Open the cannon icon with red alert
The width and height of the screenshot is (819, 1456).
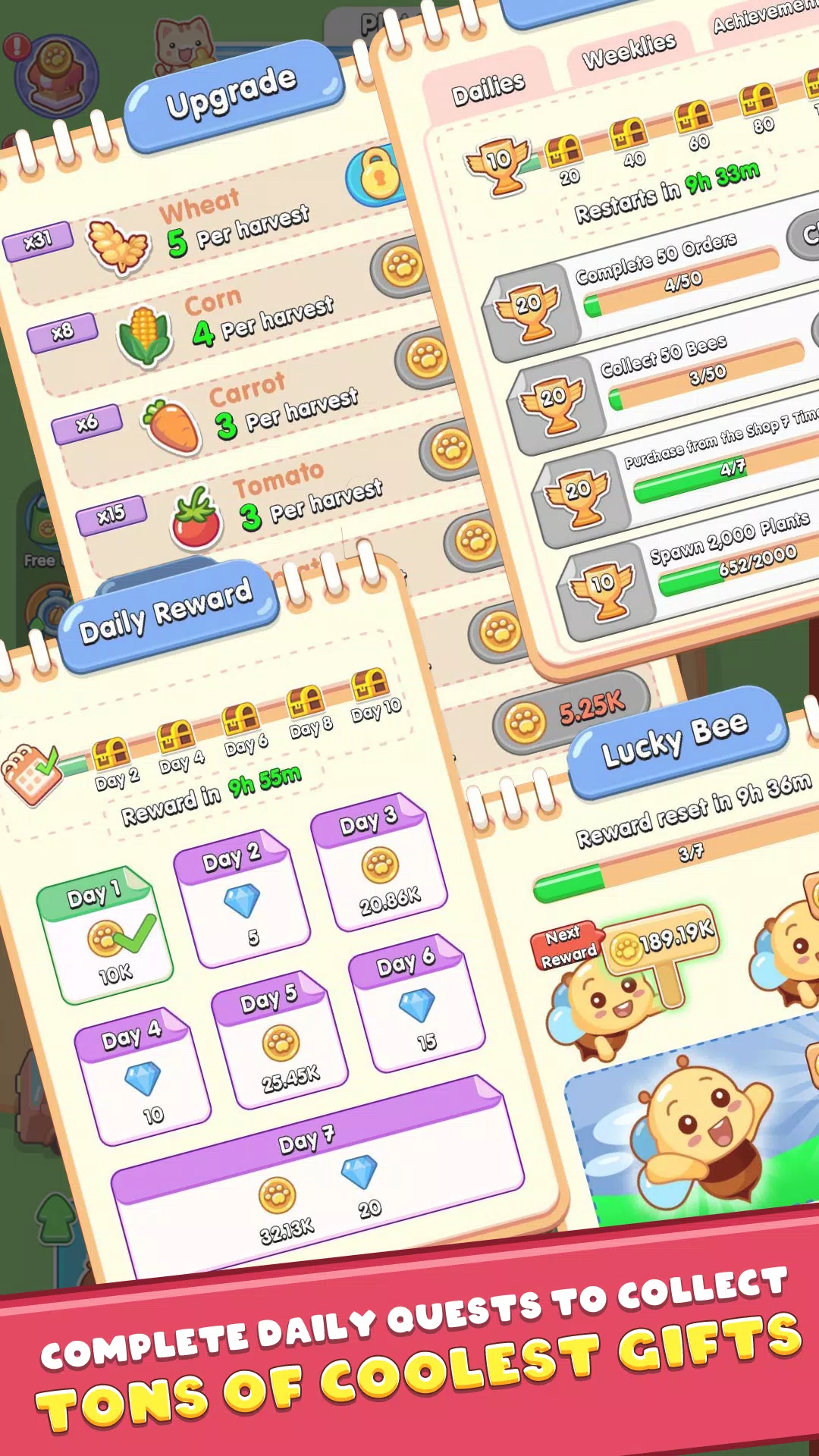[57, 76]
